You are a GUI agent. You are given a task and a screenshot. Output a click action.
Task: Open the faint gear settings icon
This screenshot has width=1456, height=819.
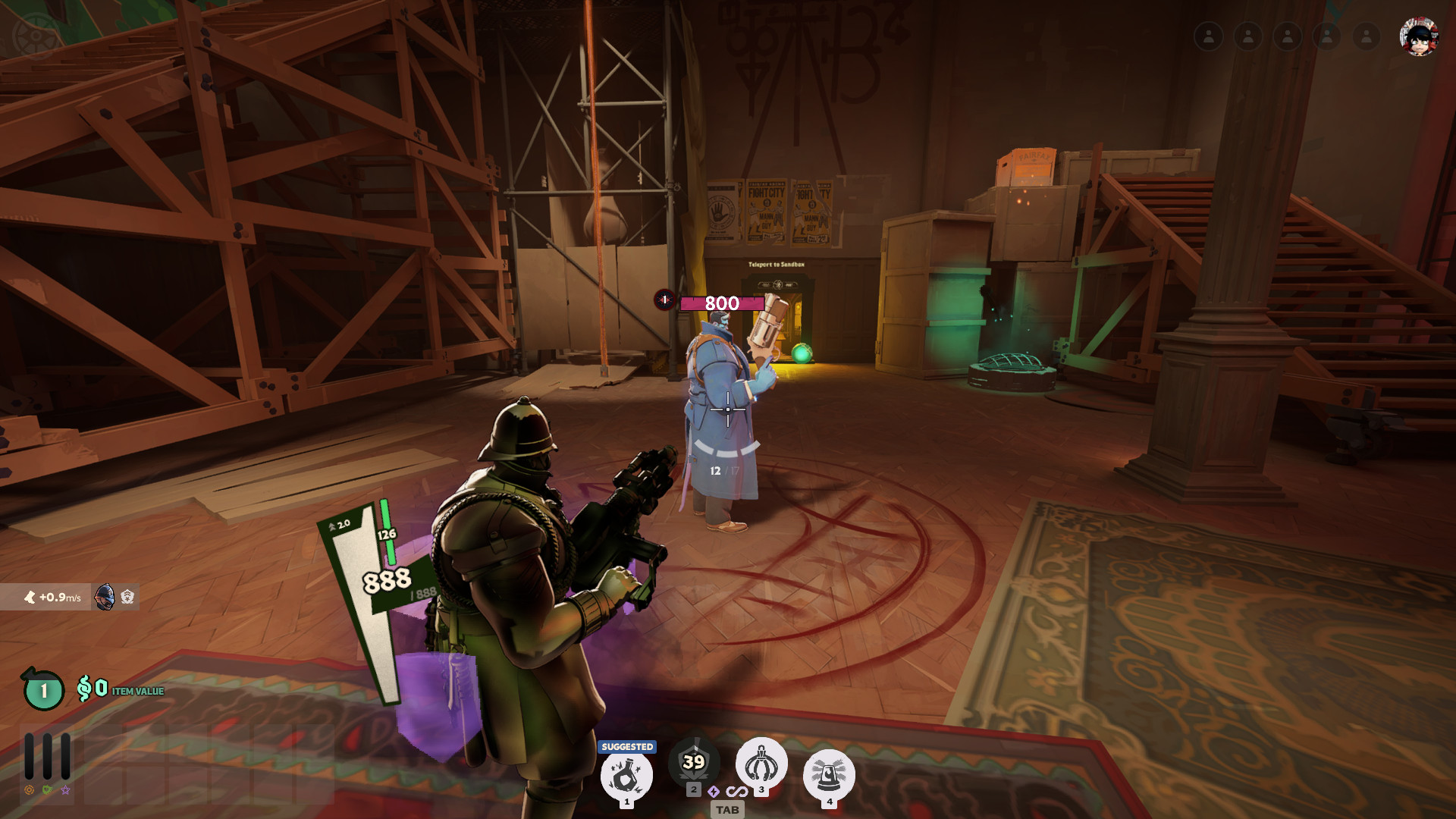click(35, 35)
